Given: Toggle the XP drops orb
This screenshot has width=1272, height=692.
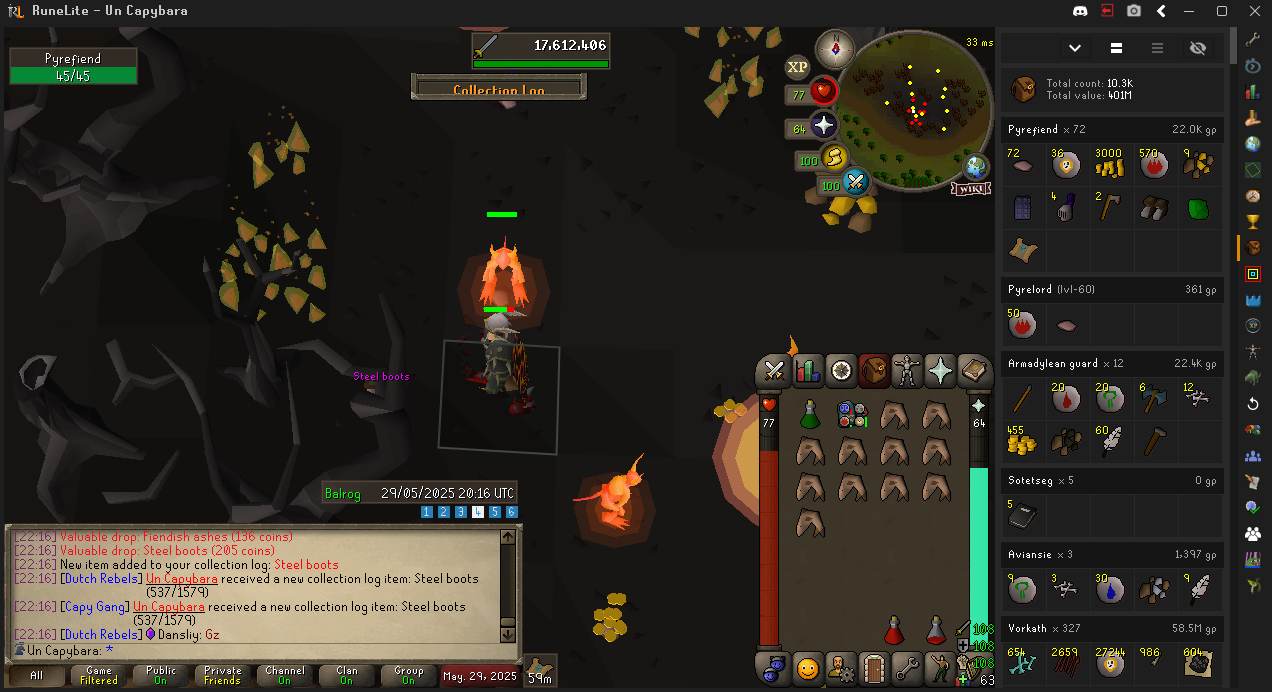Looking at the screenshot, I should (x=797, y=67).
